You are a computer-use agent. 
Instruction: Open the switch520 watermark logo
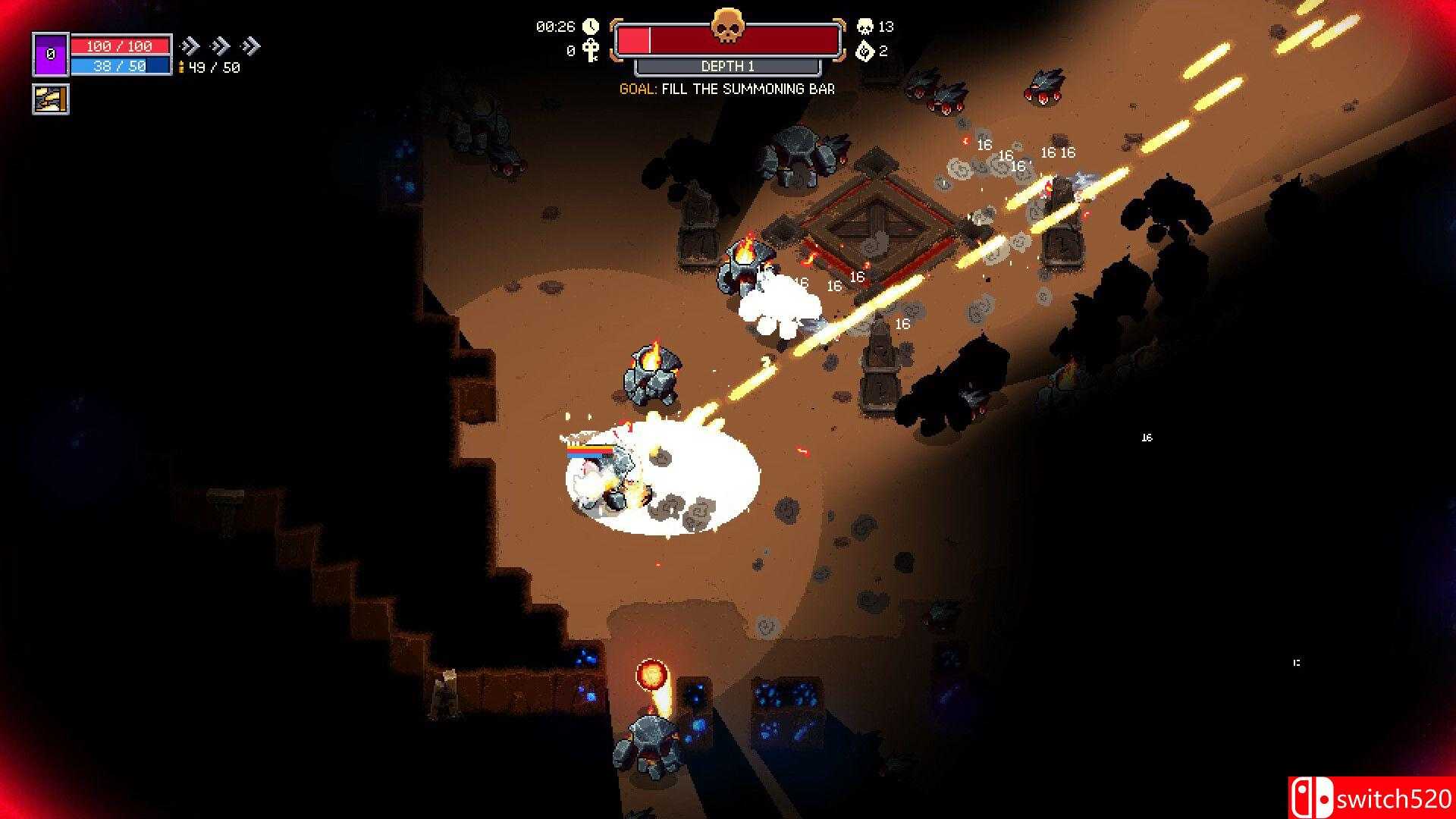click(x=1370, y=798)
